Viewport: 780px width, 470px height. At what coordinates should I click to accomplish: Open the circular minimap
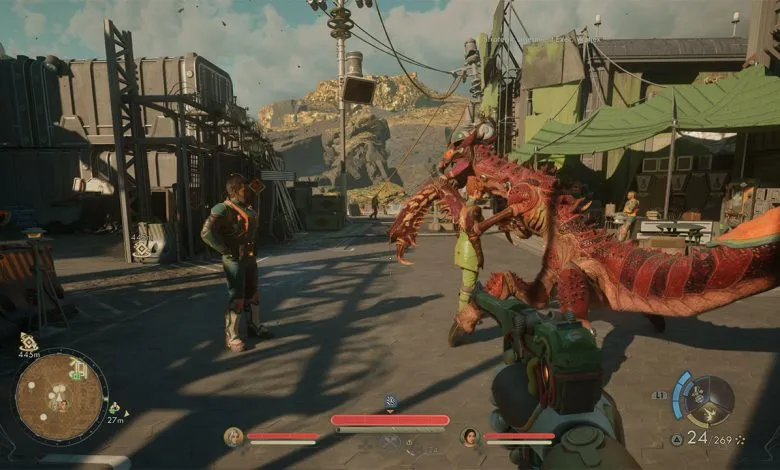(x=61, y=396)
